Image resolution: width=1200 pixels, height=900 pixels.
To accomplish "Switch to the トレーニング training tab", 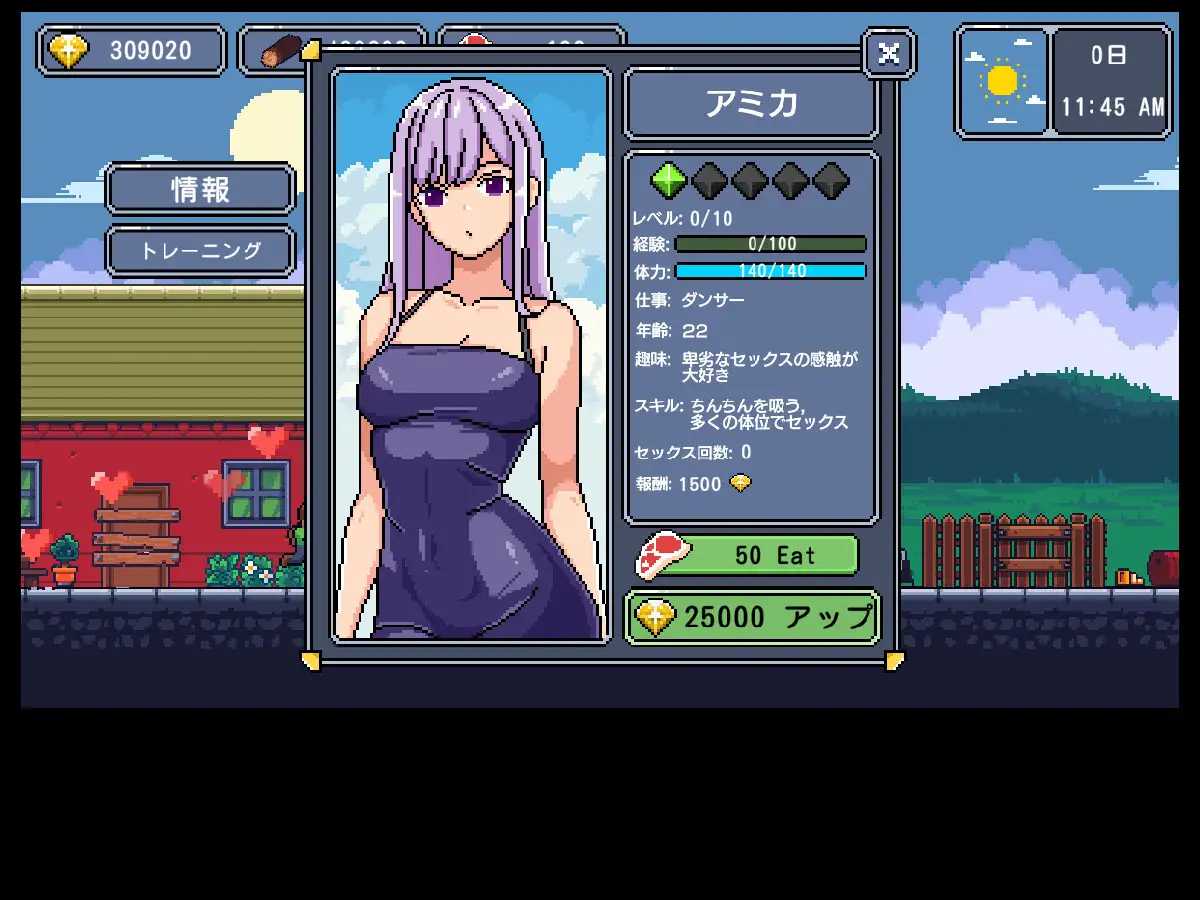I will pos(200,251).
